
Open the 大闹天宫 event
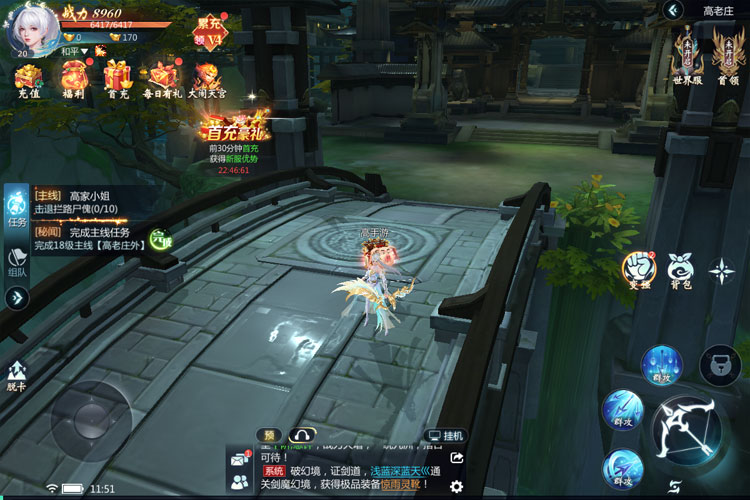pyautogui.click(x=209, y=78)
